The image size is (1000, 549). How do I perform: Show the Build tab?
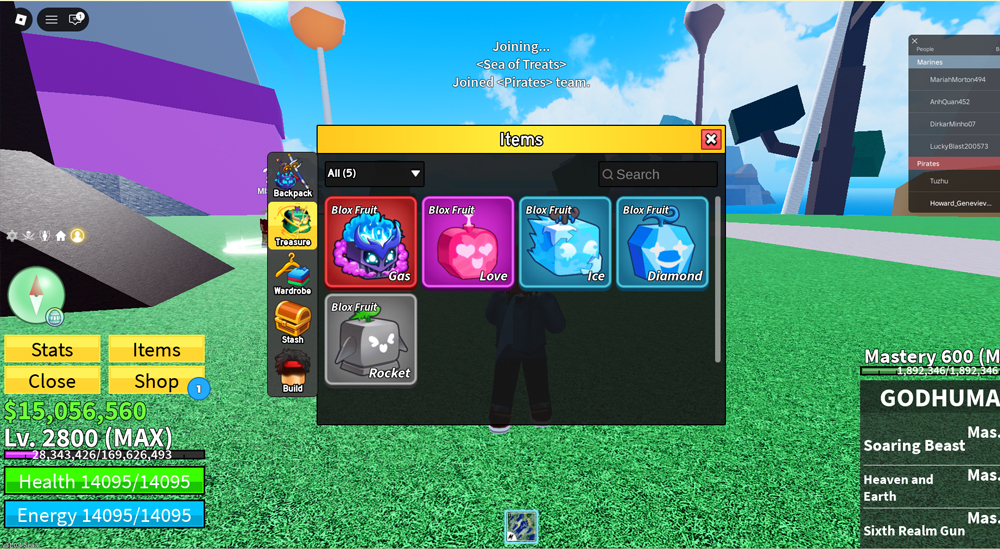[293, 372]
